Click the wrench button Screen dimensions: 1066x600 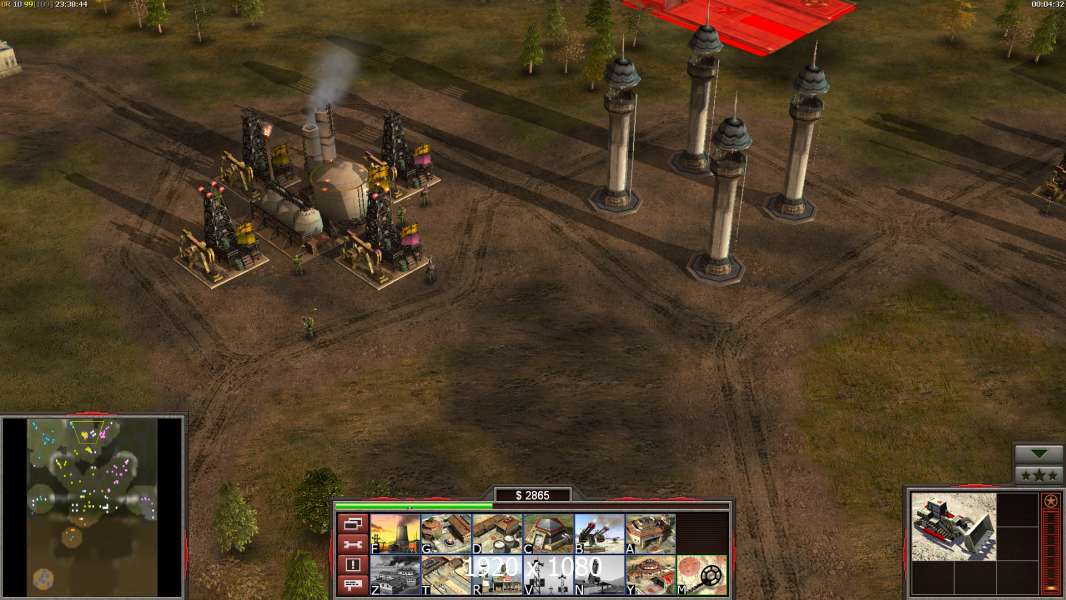click(352, 544)
